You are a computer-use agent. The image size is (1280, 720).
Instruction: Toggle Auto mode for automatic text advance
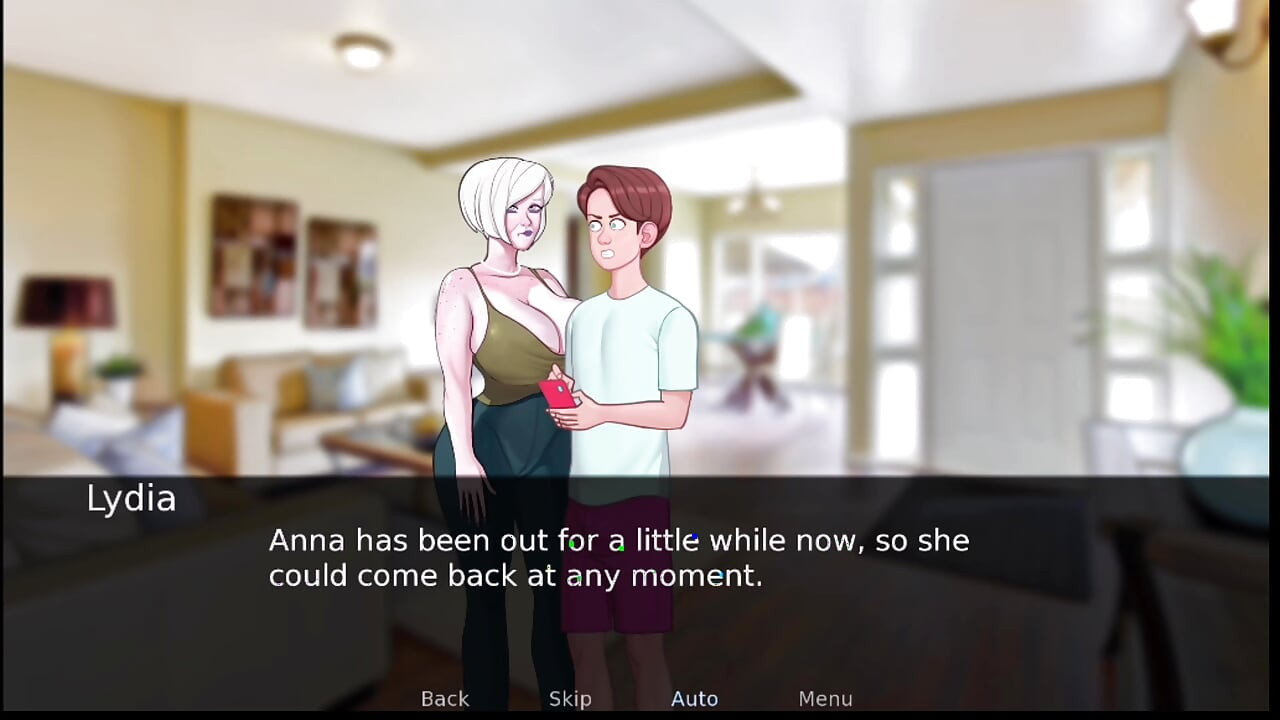[694, 699]
